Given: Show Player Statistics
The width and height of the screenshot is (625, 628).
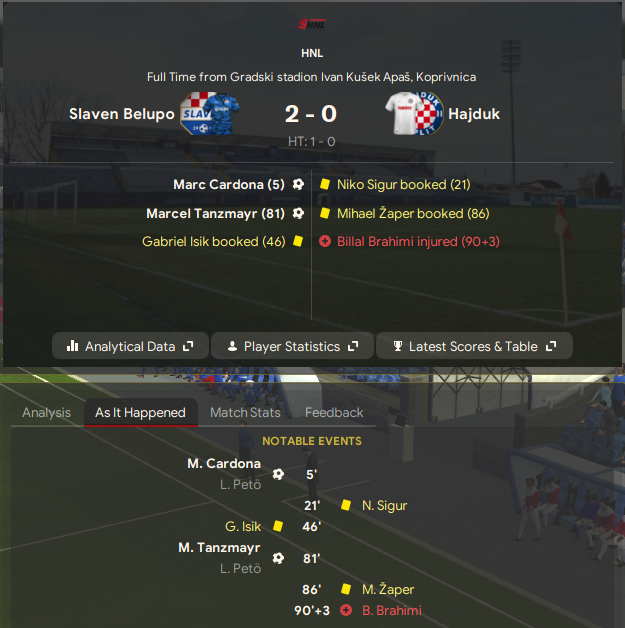Looking at the screenshot, I should pos(292,346).
